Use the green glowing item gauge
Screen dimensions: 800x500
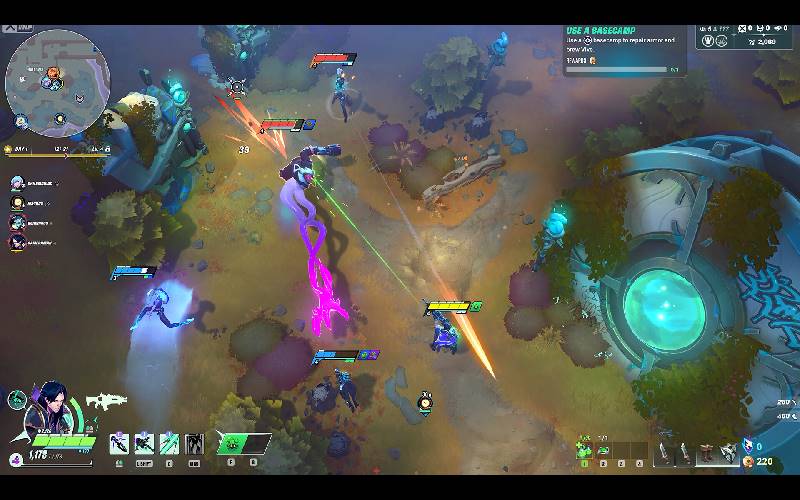pyautogui.click(x=243, y=443)
